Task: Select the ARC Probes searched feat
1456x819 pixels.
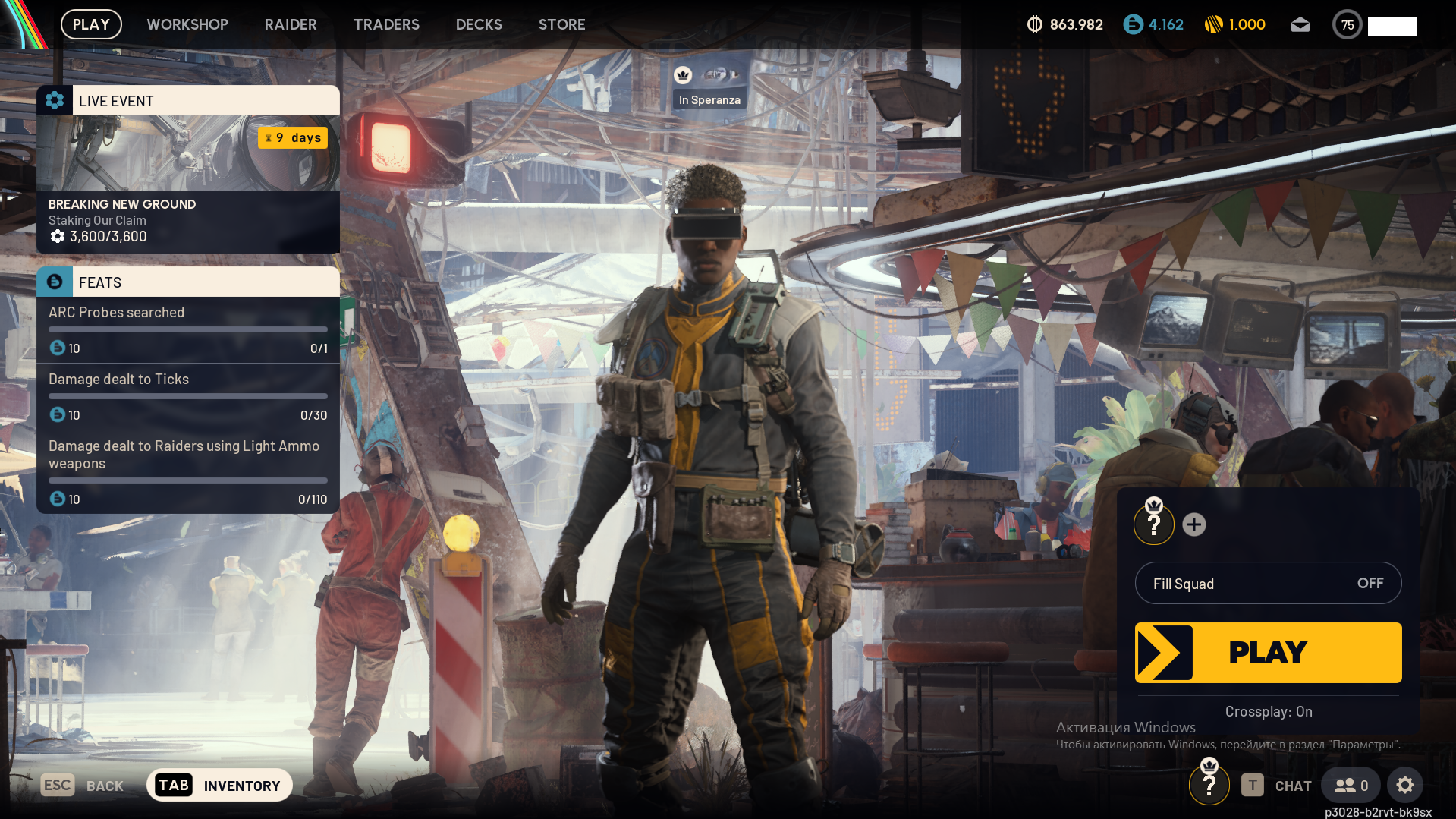Action: [188, 329]
